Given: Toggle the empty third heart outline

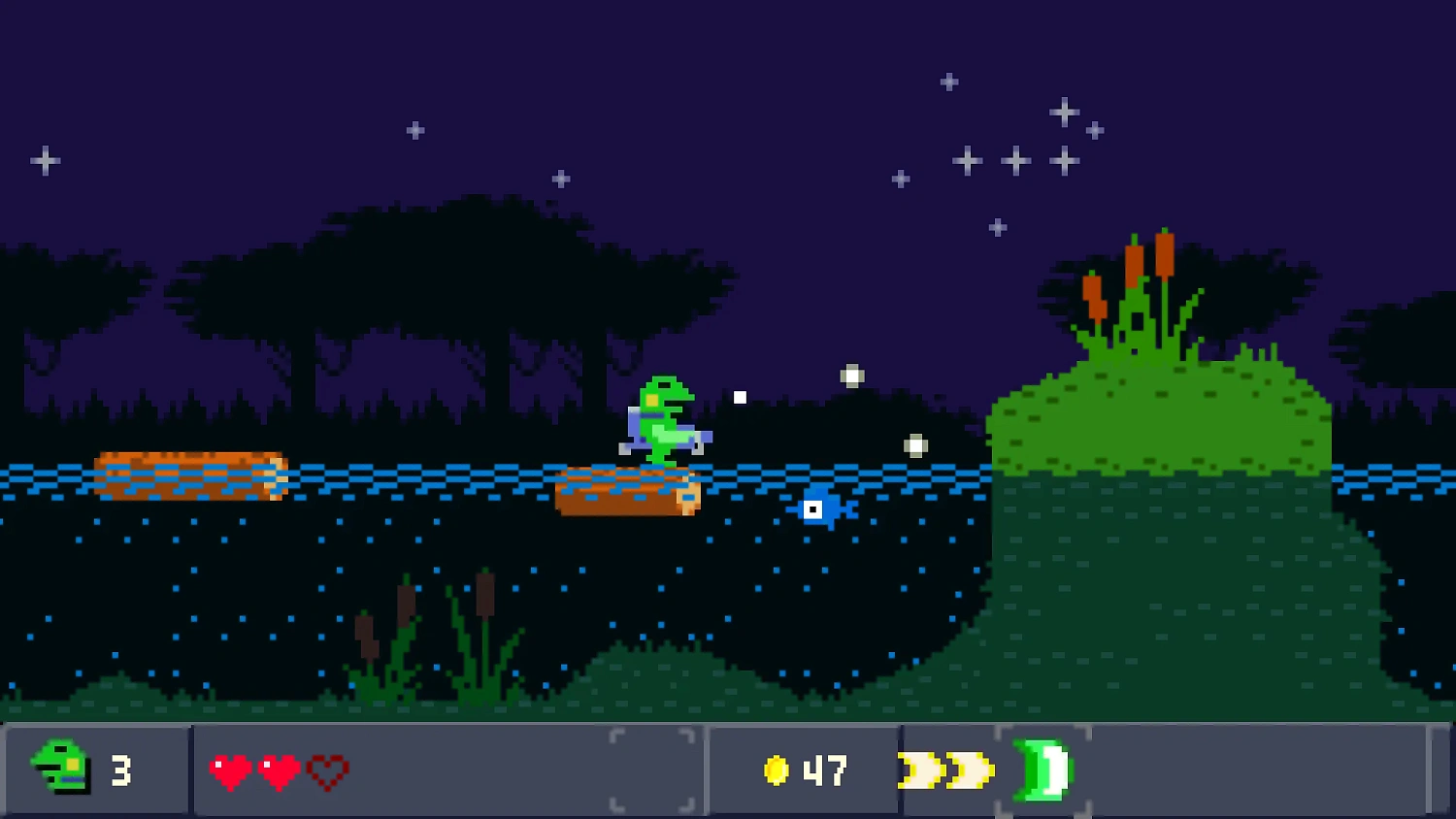Looking at the screenshot, I should (x=329, y=770).
